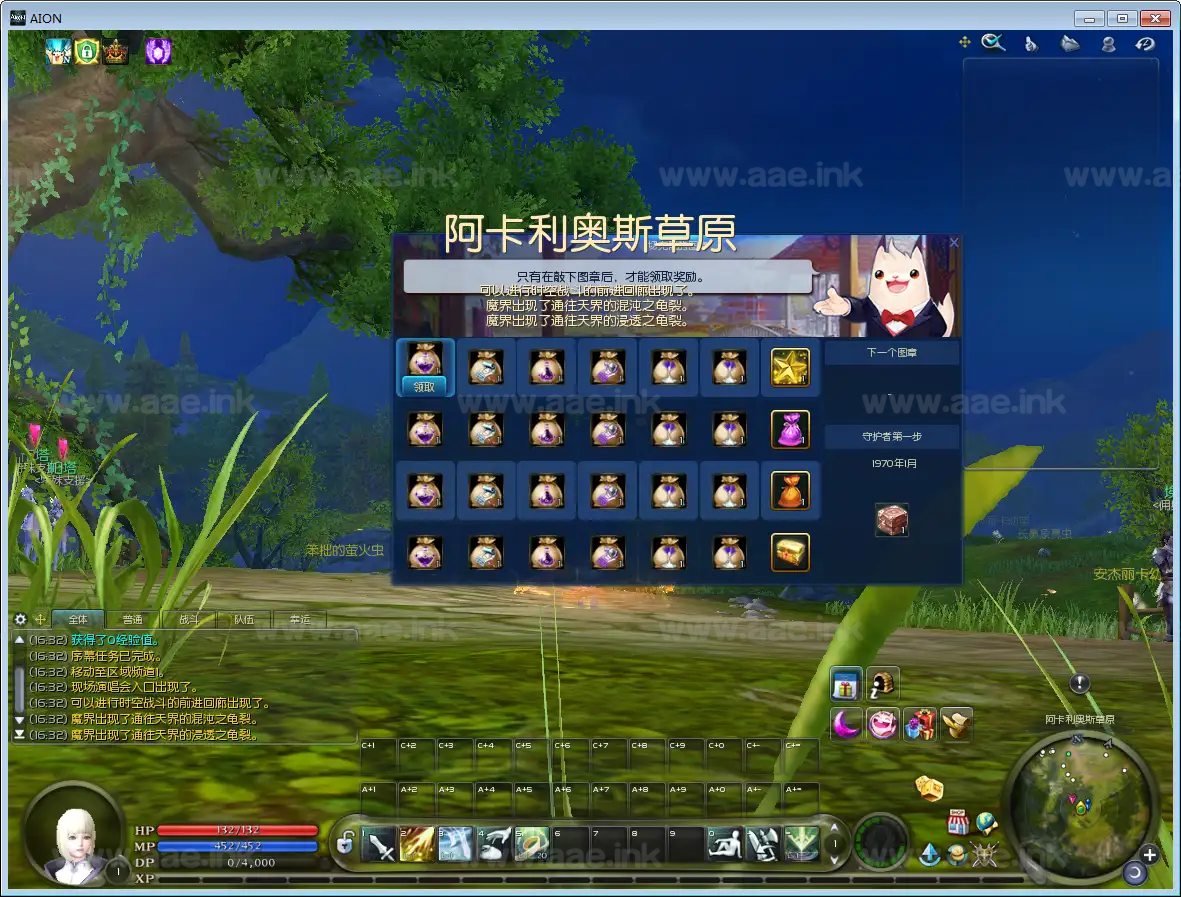Use the sitting rest skill on hotbar
The width and height of the screenshot is (1181, 897).
click(x=725, y=845)
